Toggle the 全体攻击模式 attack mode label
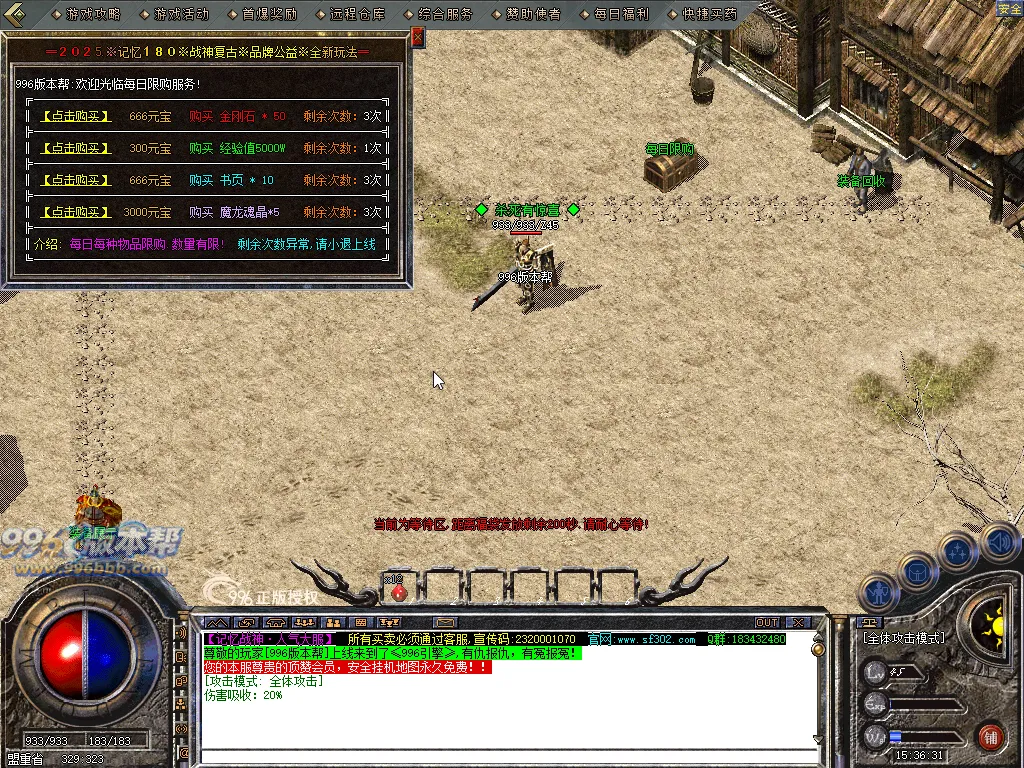This screenshot has width=1024, height=768. click(x=903, y=638)
